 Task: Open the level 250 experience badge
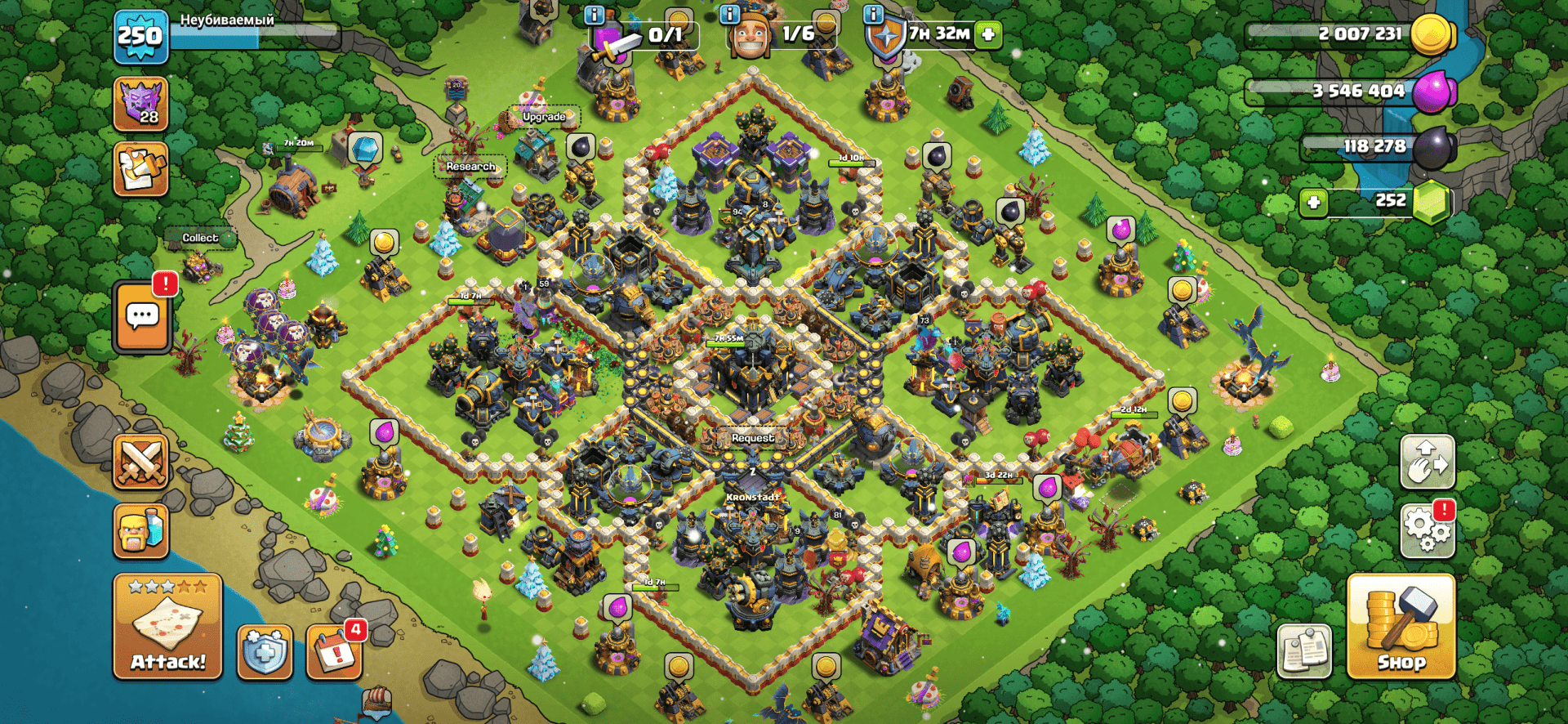click(140, 37)
